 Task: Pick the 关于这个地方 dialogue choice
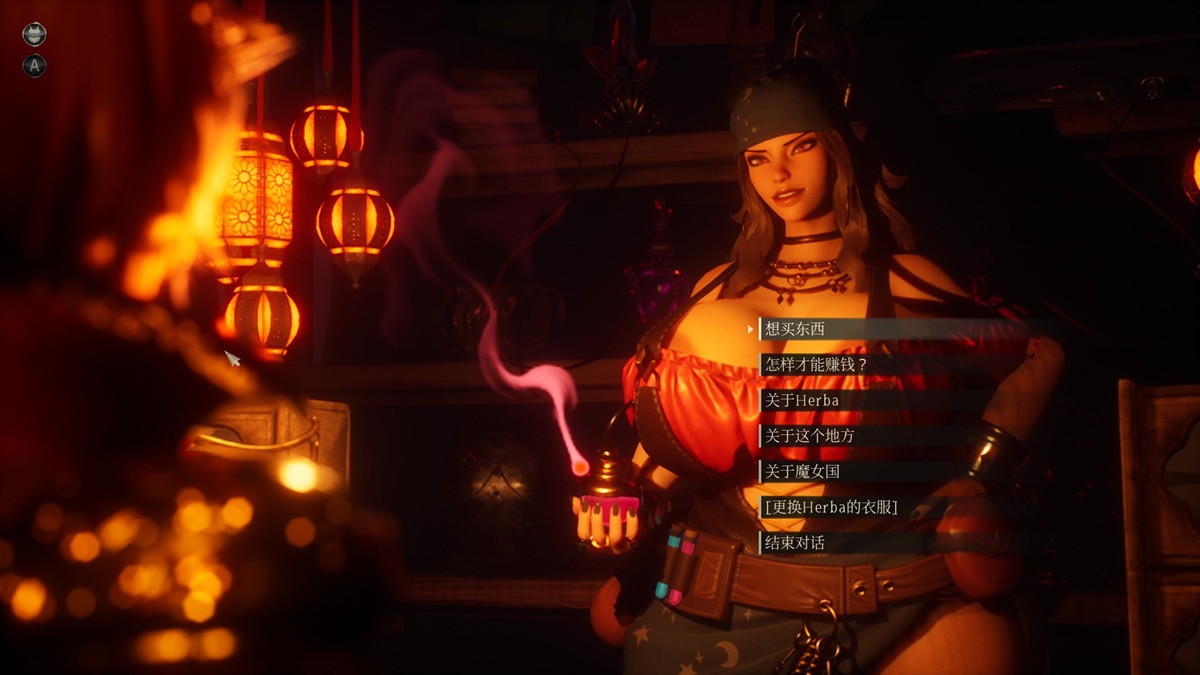809,436
